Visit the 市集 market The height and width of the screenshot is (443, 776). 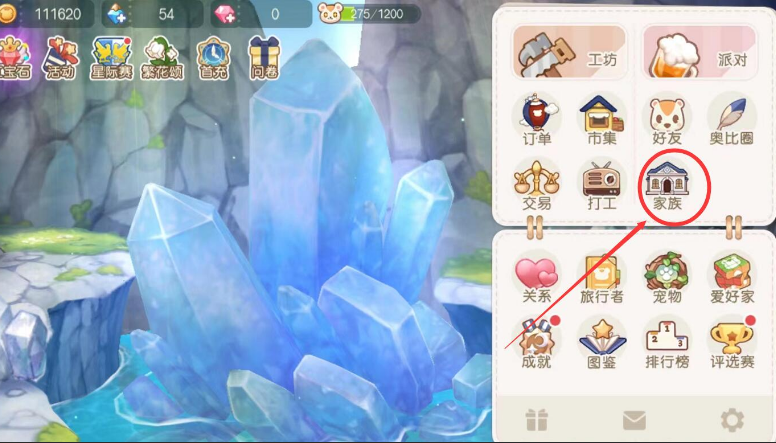coord(601,121)
